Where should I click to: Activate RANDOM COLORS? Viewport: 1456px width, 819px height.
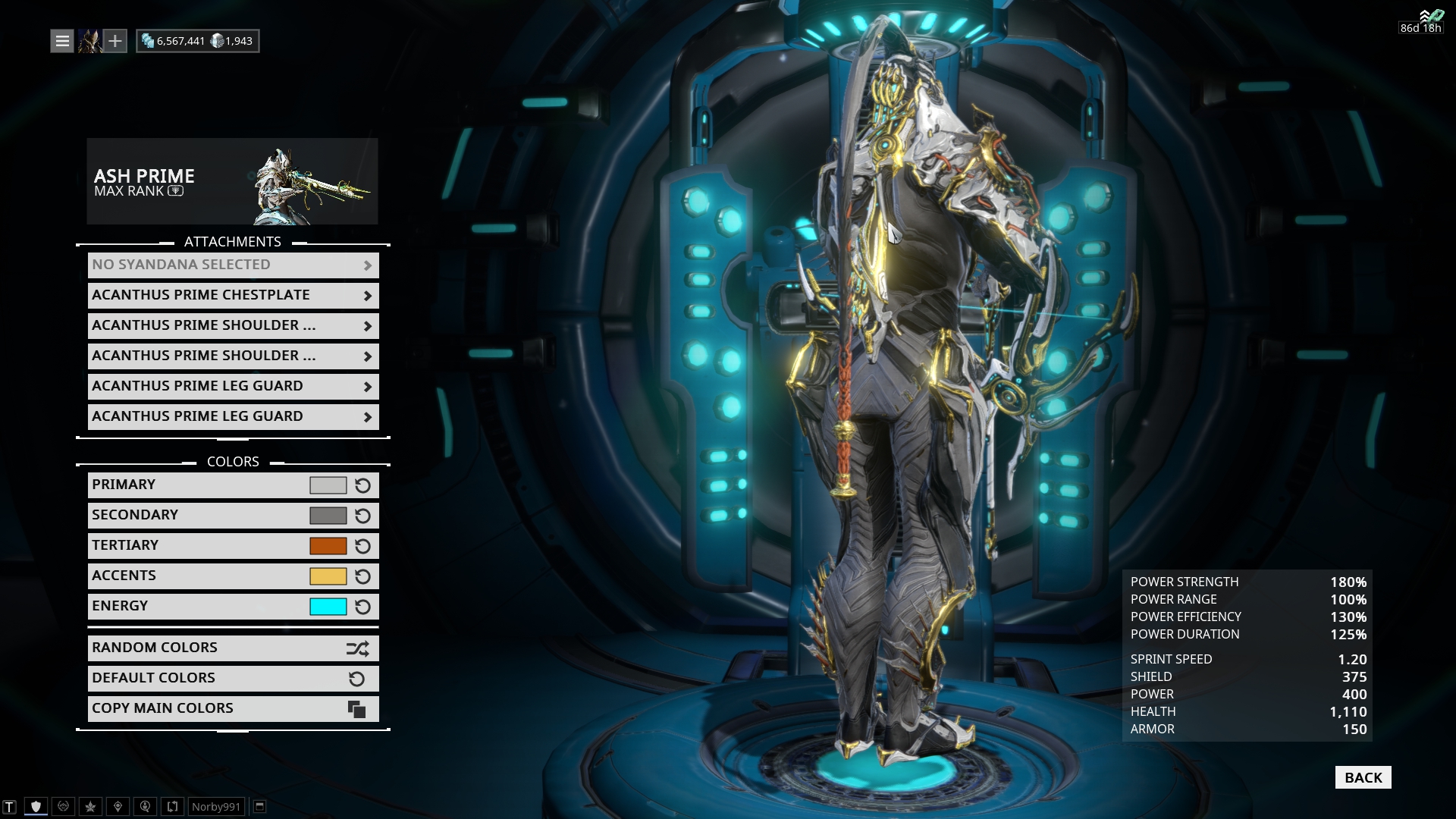coord(233,648)
